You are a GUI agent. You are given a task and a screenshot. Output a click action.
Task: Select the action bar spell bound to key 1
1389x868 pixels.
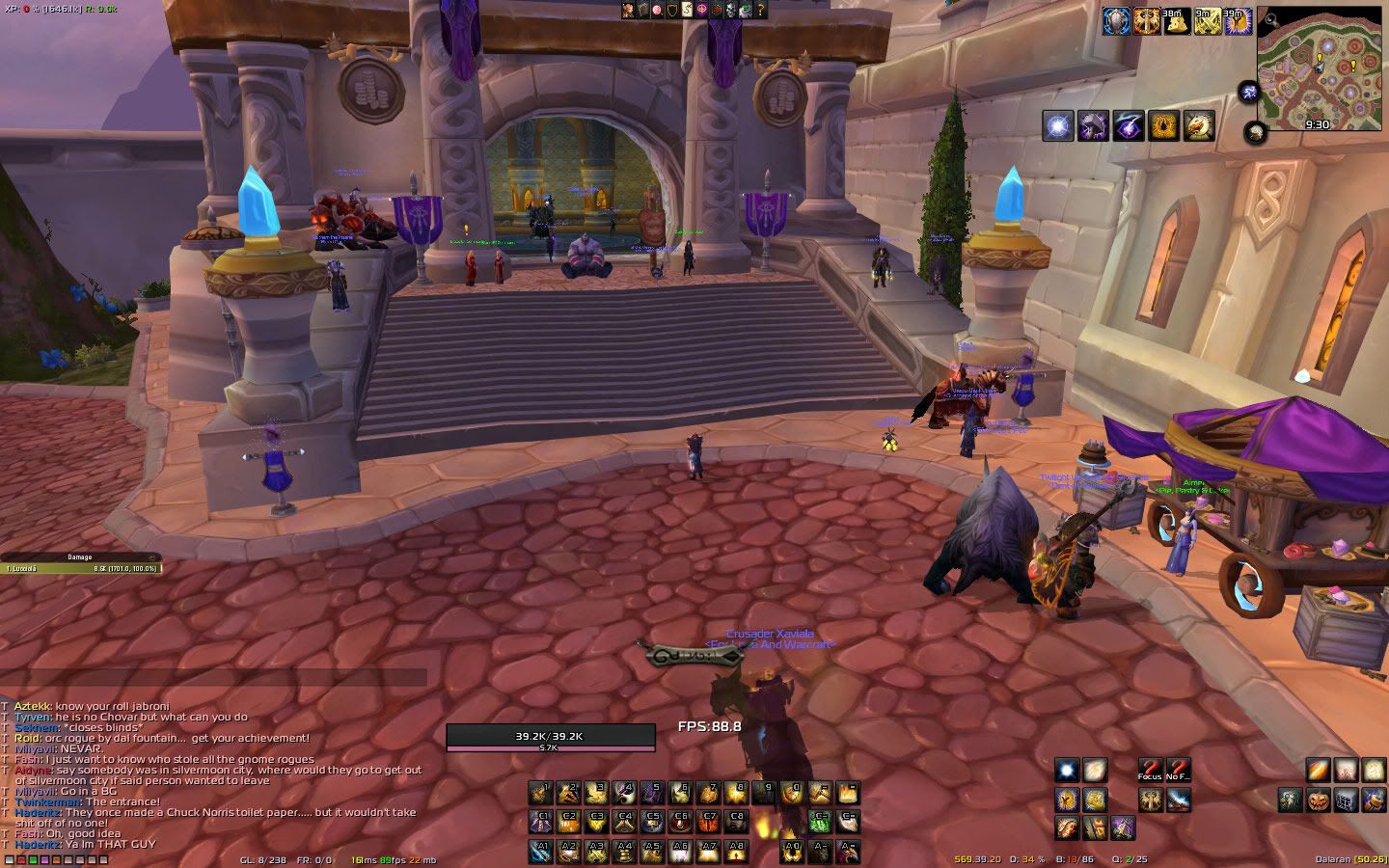pos(539,794)
